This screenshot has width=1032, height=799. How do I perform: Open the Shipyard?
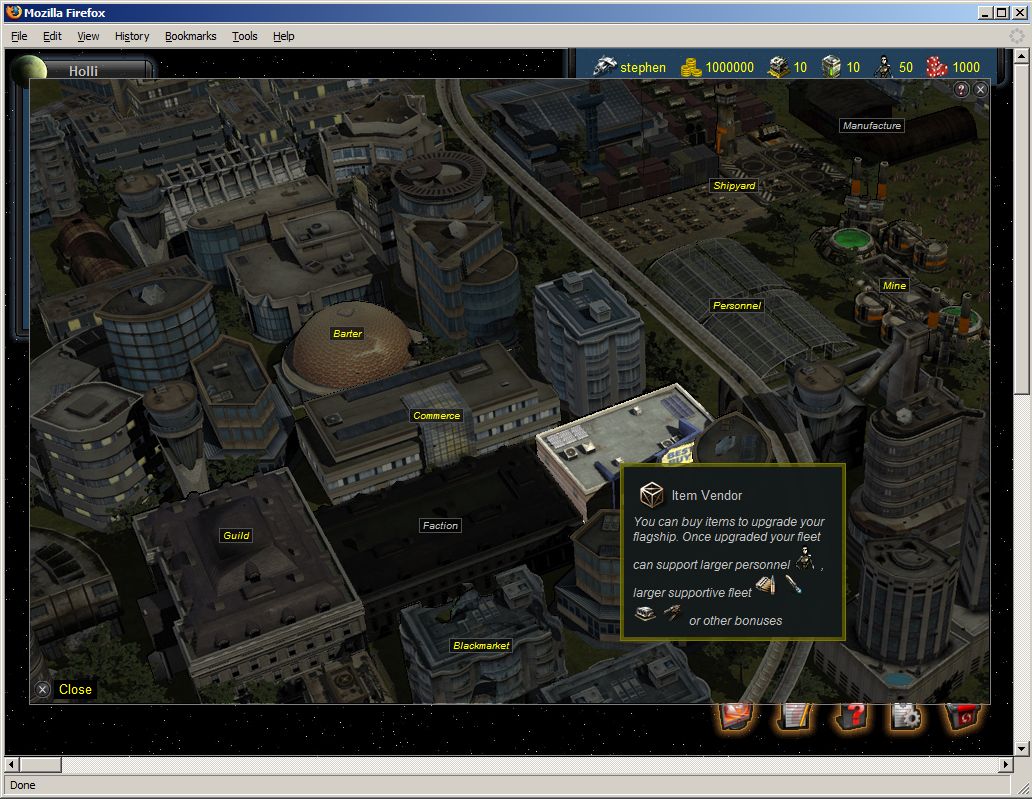[x=734, y=186]
